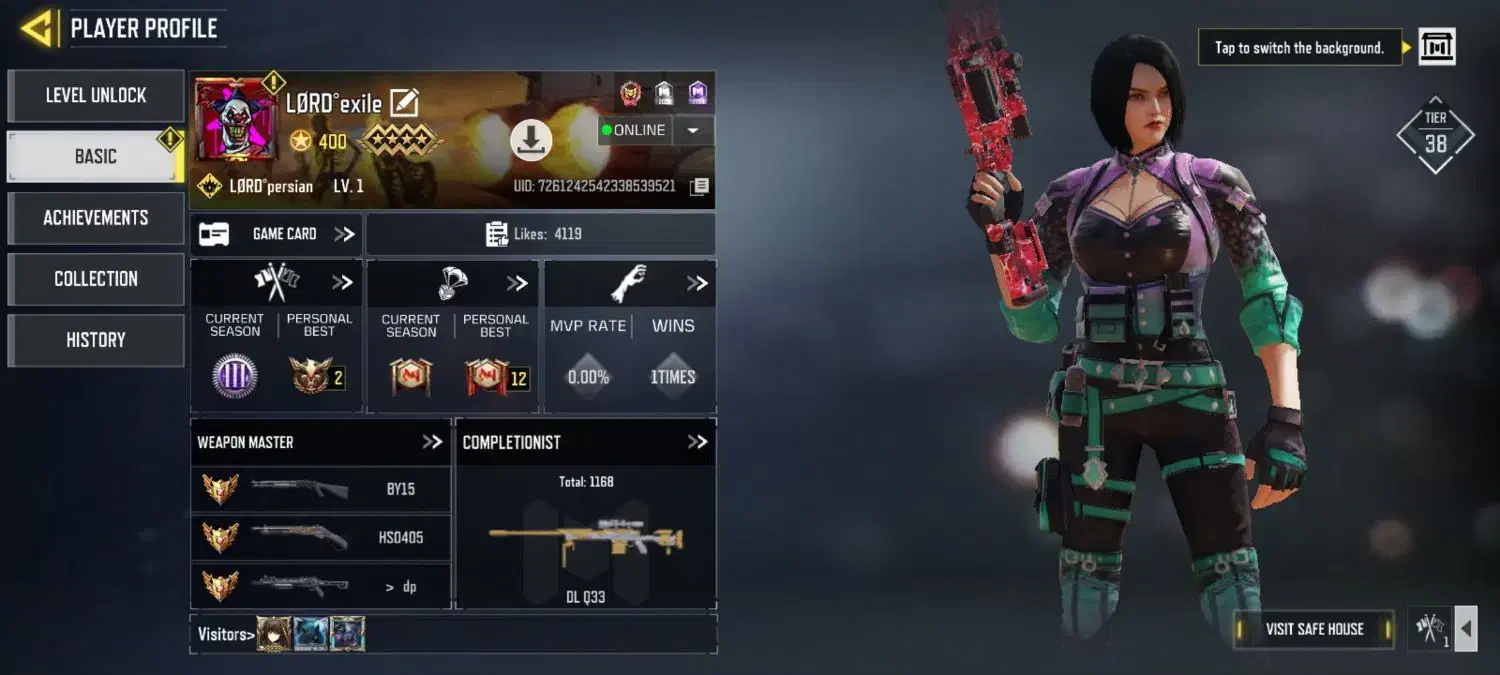The image size is (1500, 675).
Task: Expand MVP Rate and Wins stats
Action: [x=697, y=284]
